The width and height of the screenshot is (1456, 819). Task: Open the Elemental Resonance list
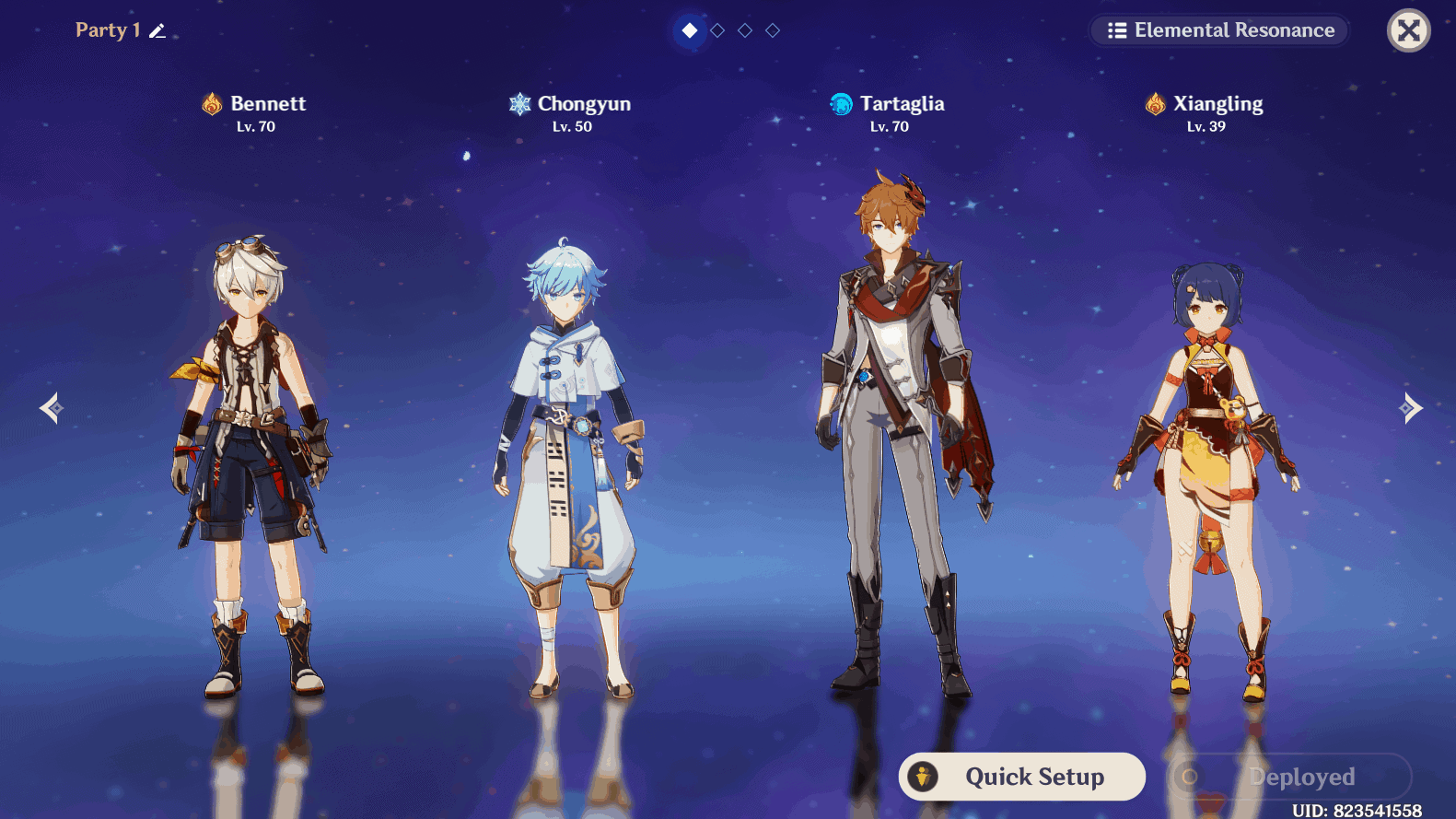point(1220,30)
